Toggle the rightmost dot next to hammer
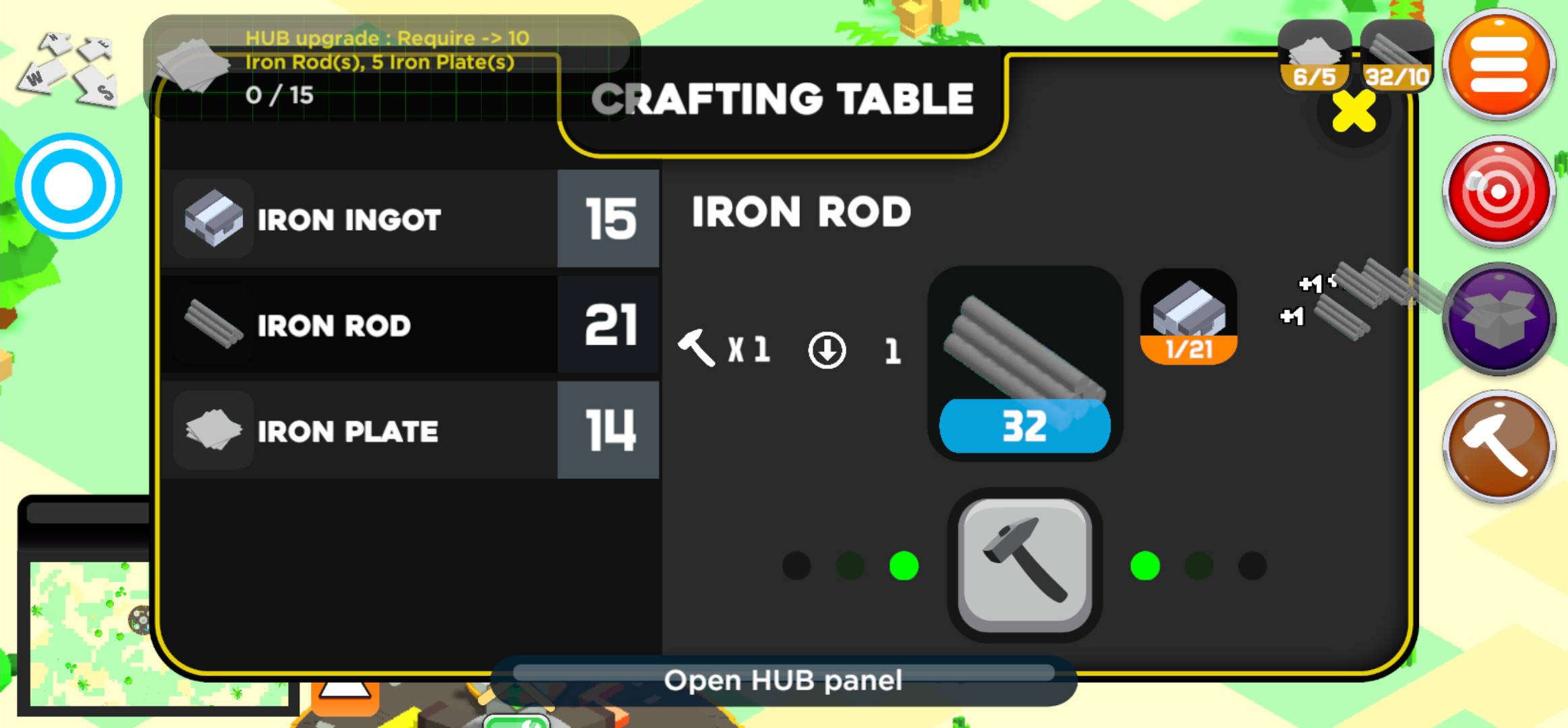Screen dimensions: 1568x728 click(1252, 566)
